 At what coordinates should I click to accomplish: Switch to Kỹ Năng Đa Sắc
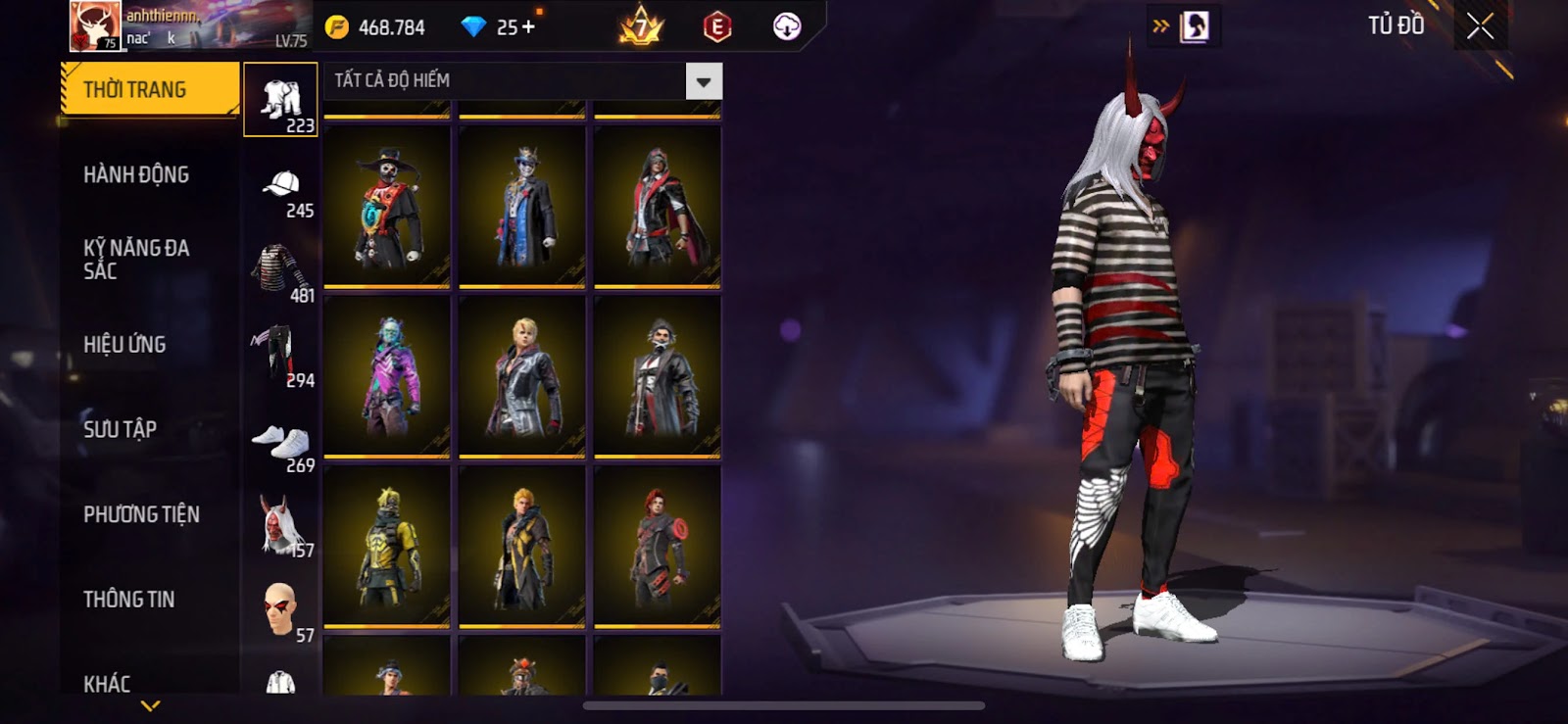136,260
